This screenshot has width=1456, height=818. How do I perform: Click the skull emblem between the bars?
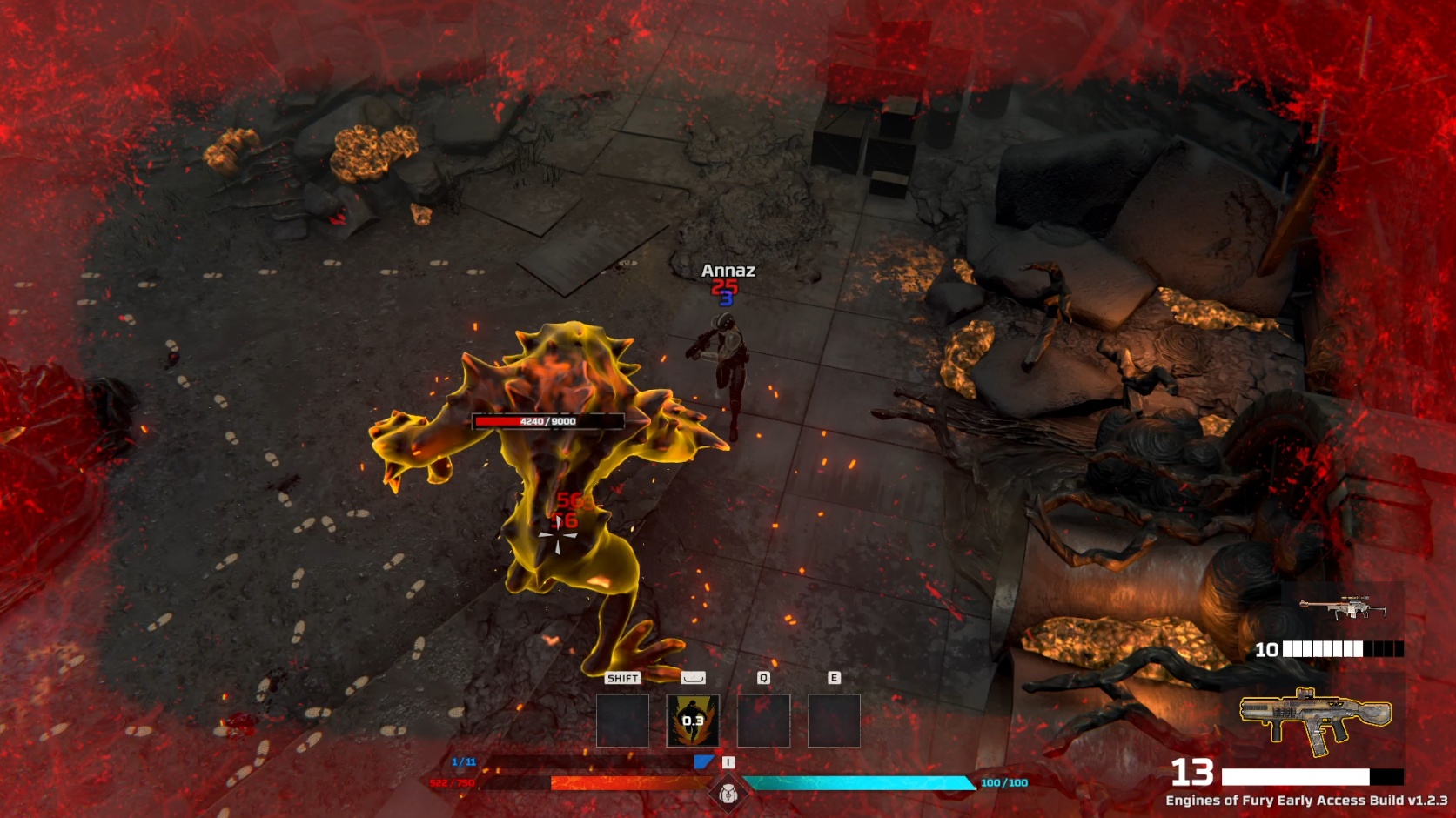pyautogui.click(x=728, y=793)
